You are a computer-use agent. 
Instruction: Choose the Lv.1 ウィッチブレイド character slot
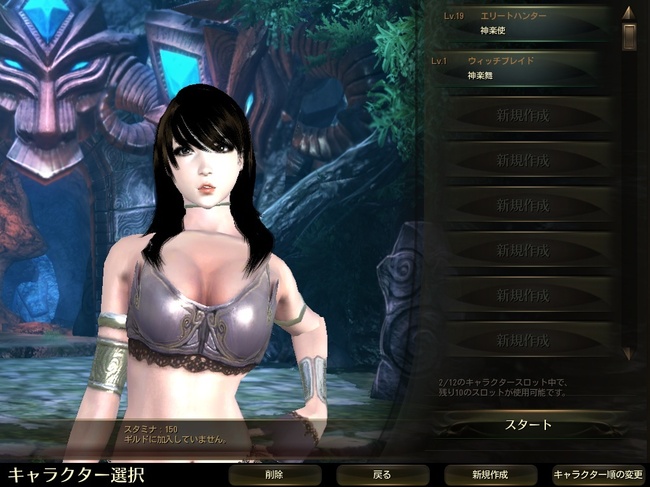[522, 67]
